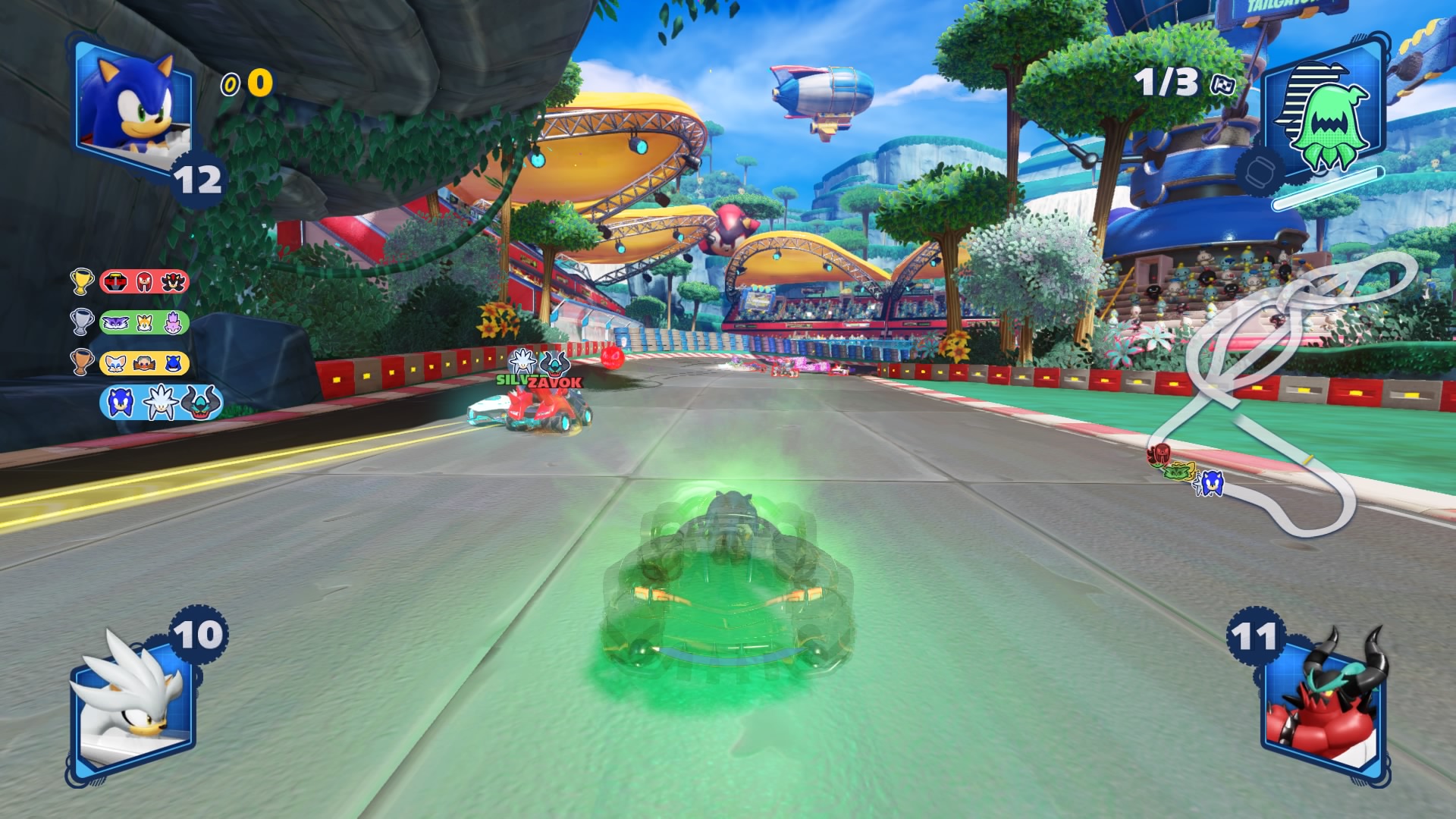
Task: Select the blue Sonic team standings row
Action: 161,403
